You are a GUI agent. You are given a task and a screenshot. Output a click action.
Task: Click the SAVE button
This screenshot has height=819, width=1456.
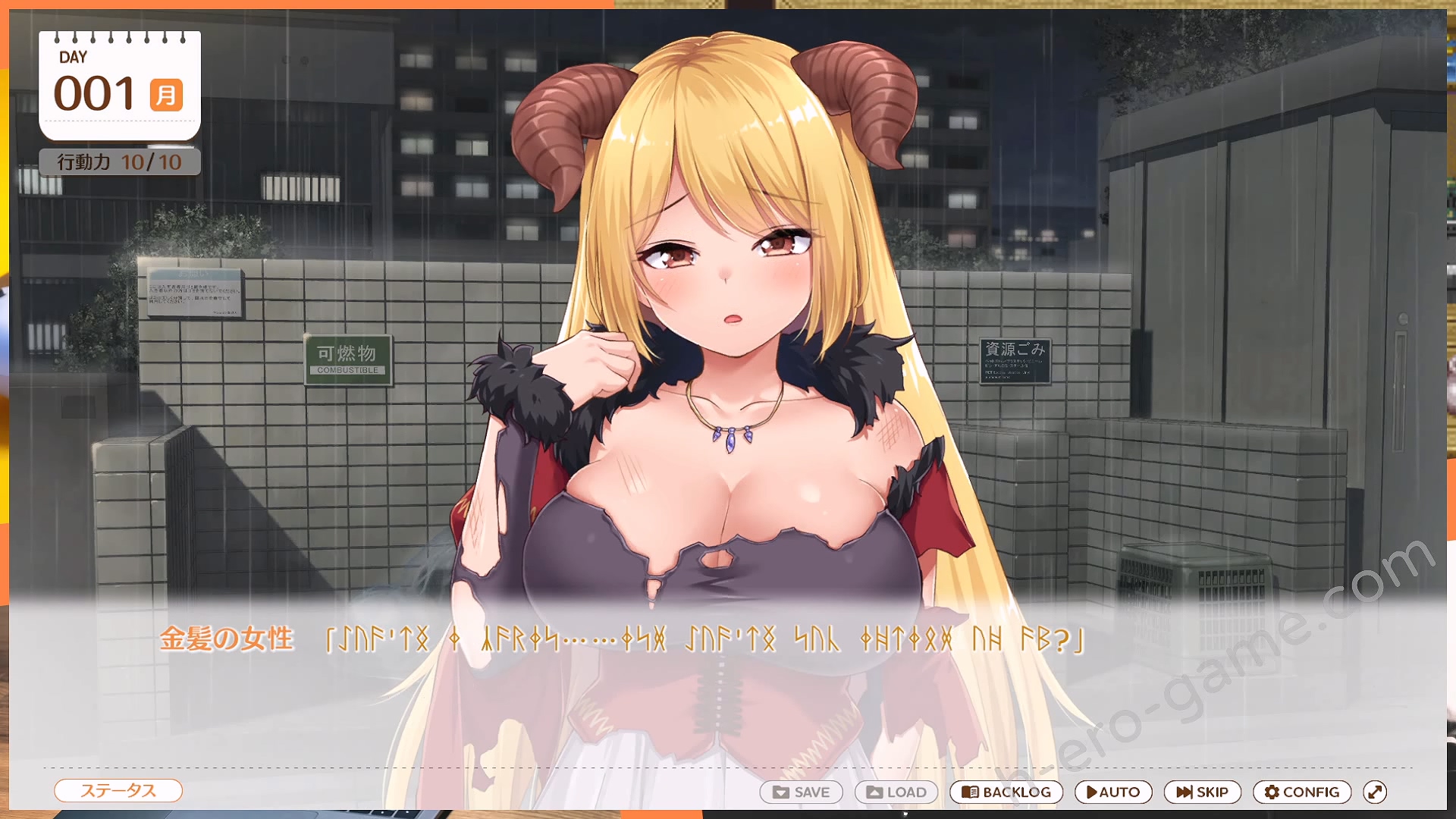click(801, 792)
